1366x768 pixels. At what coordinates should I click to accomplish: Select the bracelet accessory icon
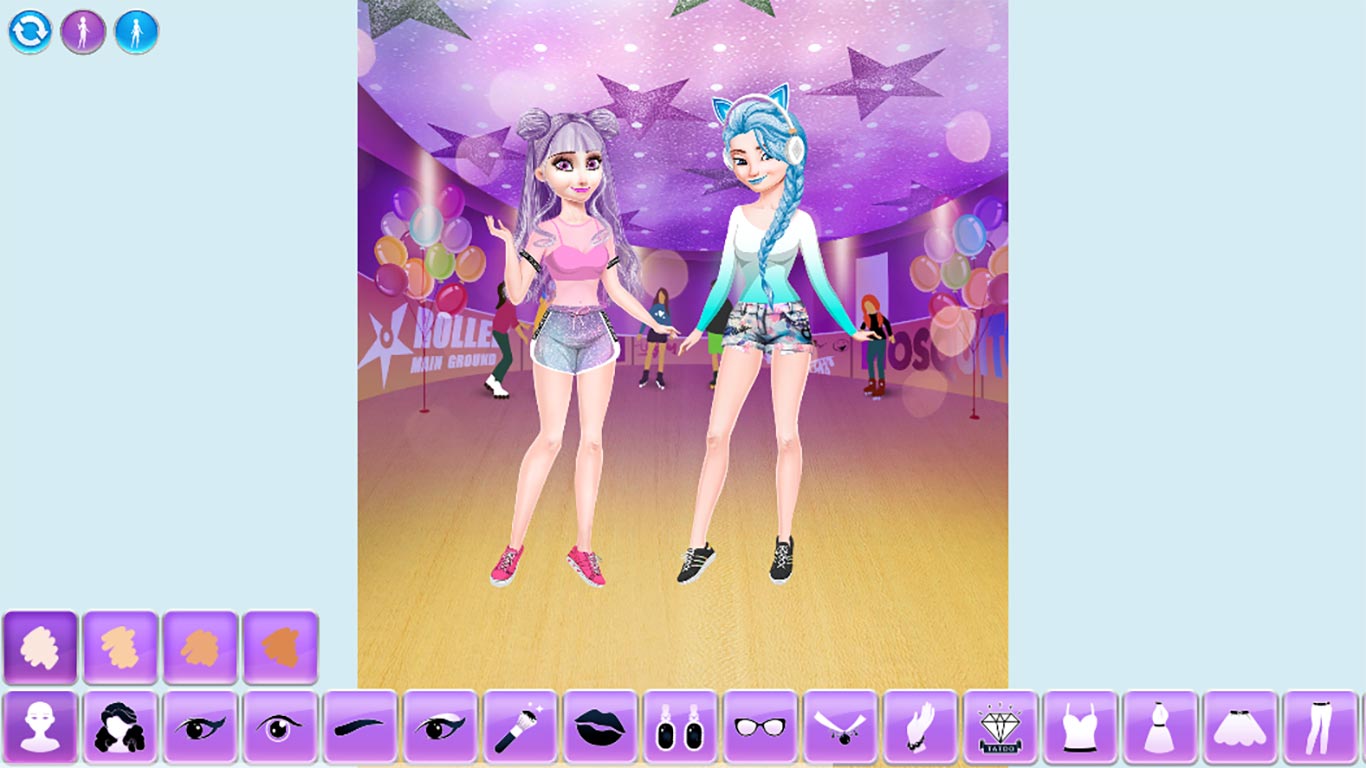pos(919,730)
